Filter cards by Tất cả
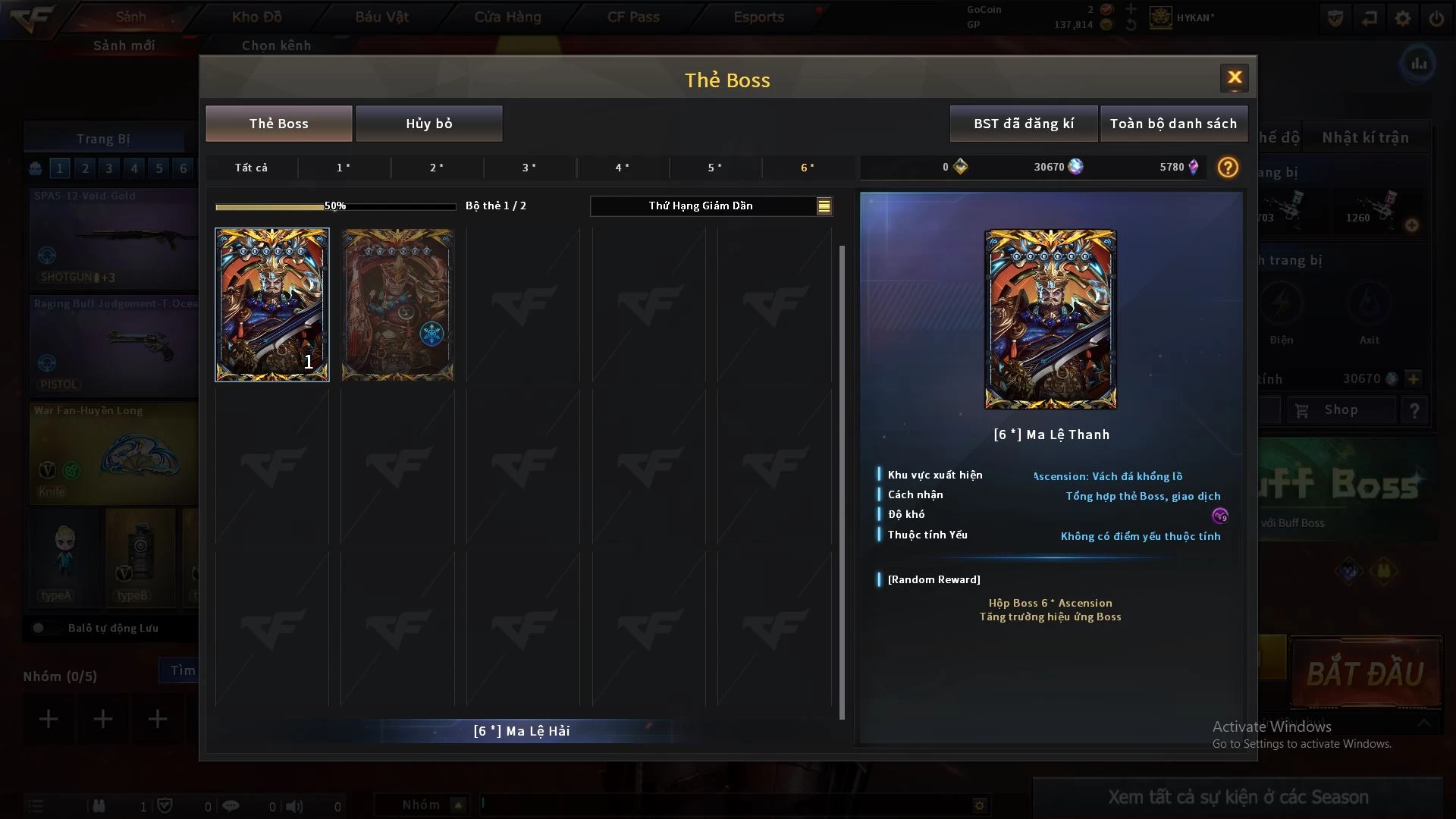Viewport: 1456px width, 819px height. [251, 168]
